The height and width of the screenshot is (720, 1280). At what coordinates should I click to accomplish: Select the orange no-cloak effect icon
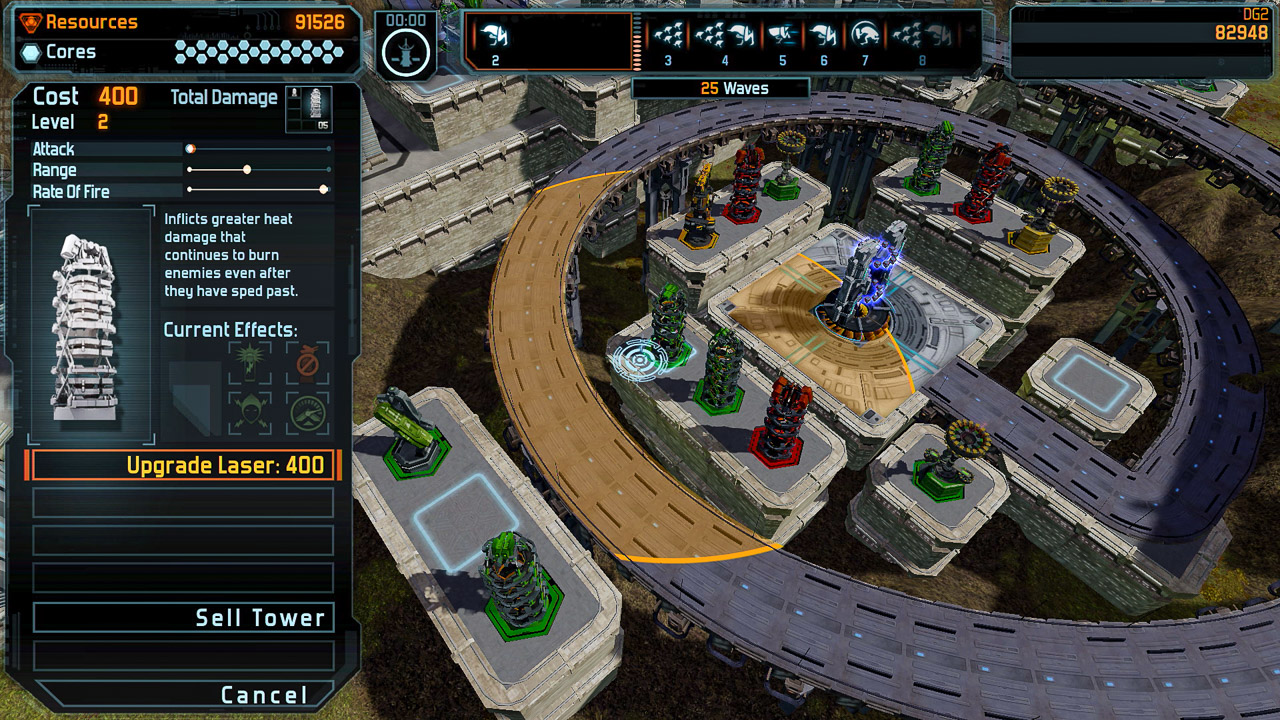(x=306, y=363)
